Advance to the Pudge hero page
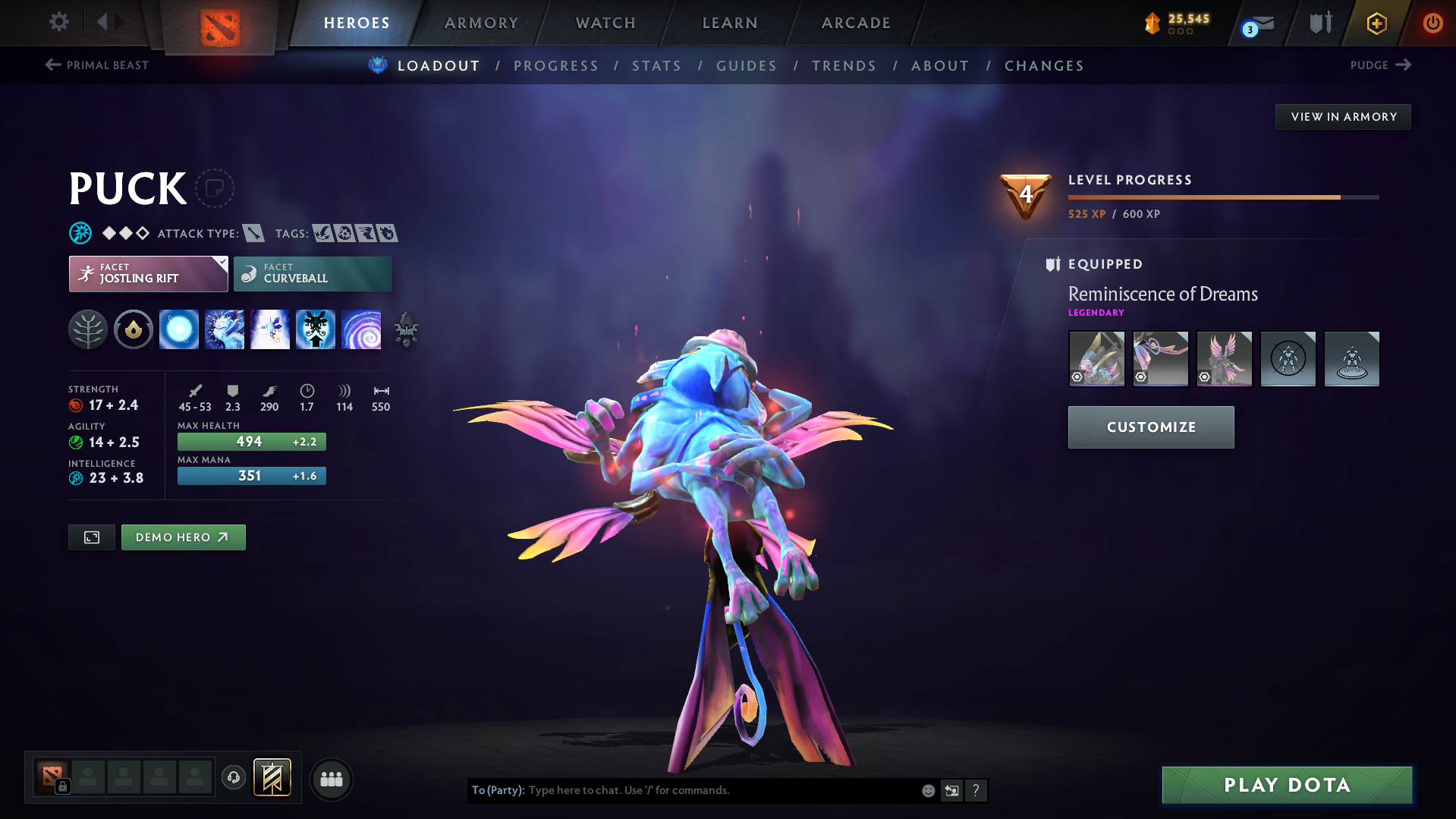Image resolution: width=1456 pixels, height=819 pixels. 1379,65
